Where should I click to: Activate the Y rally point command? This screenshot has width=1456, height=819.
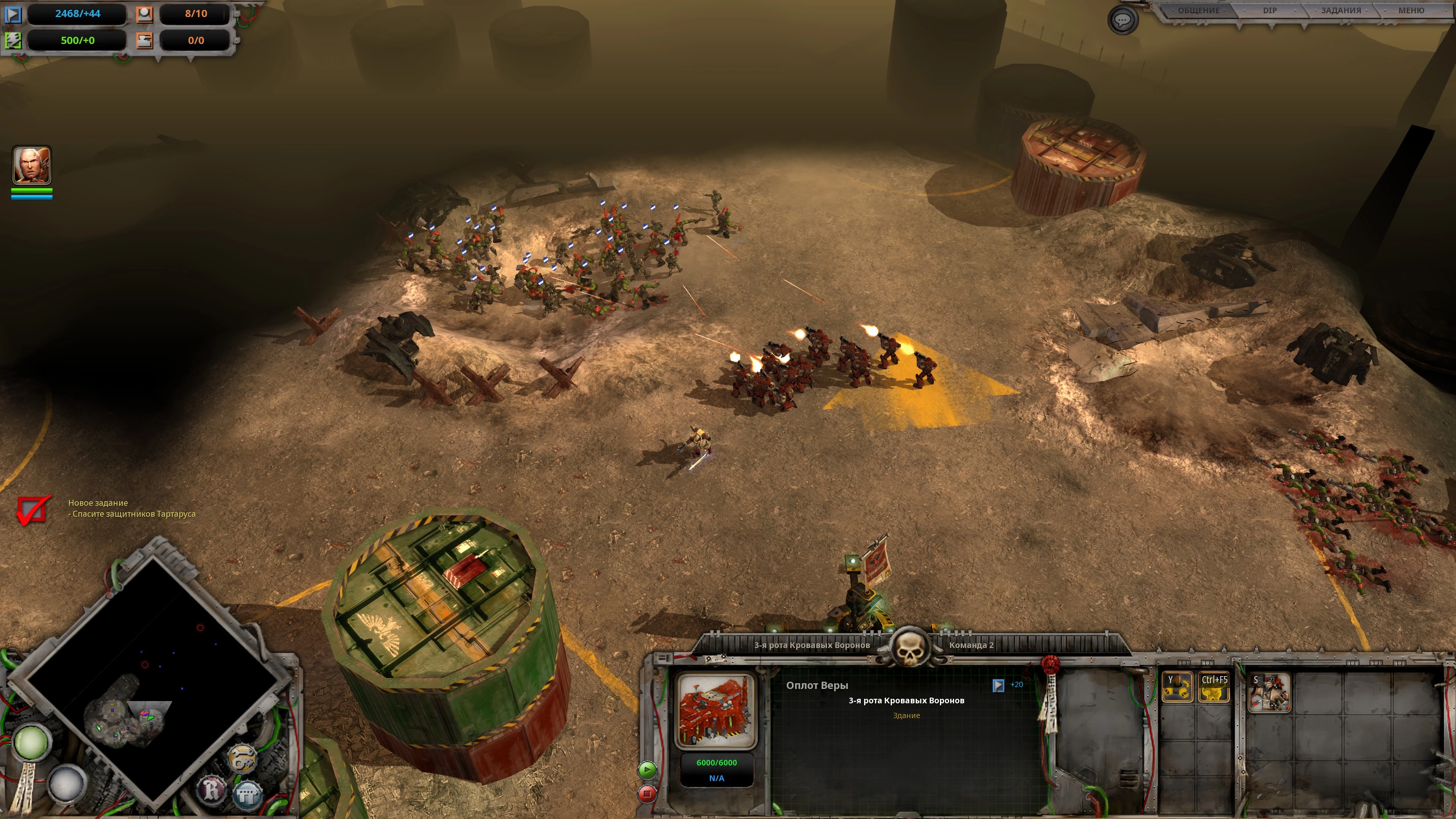pyautogui.click(x=1177, y=687)
